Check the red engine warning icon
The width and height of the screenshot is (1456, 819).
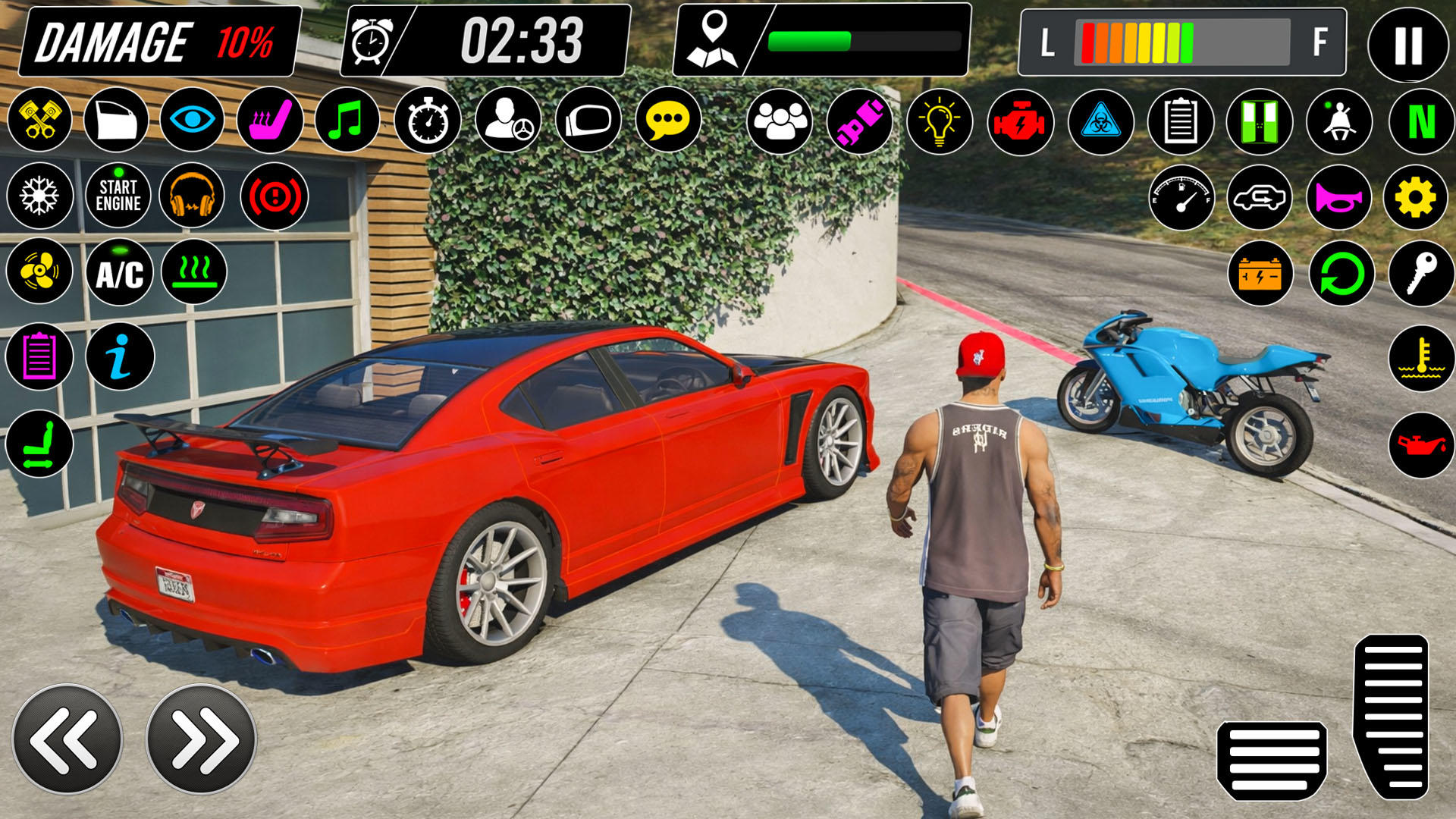(x=1020, y=121)
